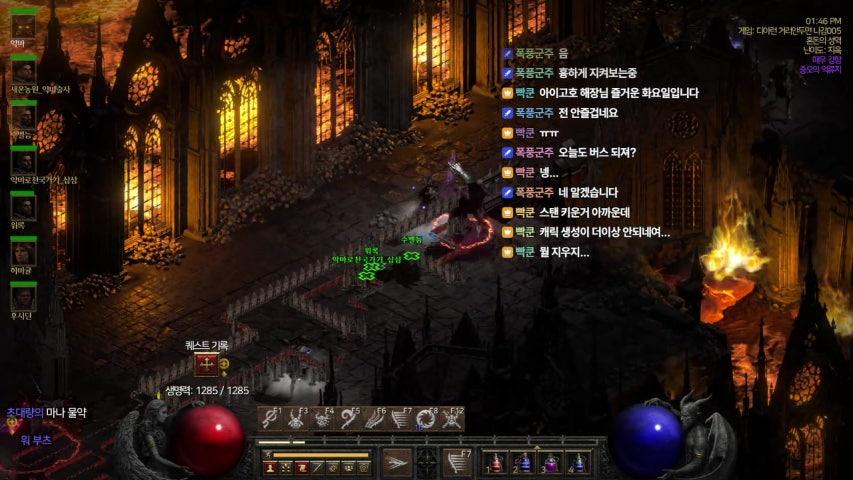Click the chat message '오늘도 버스 되져?'
The height and width of the screenshot is (480, 853).
tap(589, 153)
